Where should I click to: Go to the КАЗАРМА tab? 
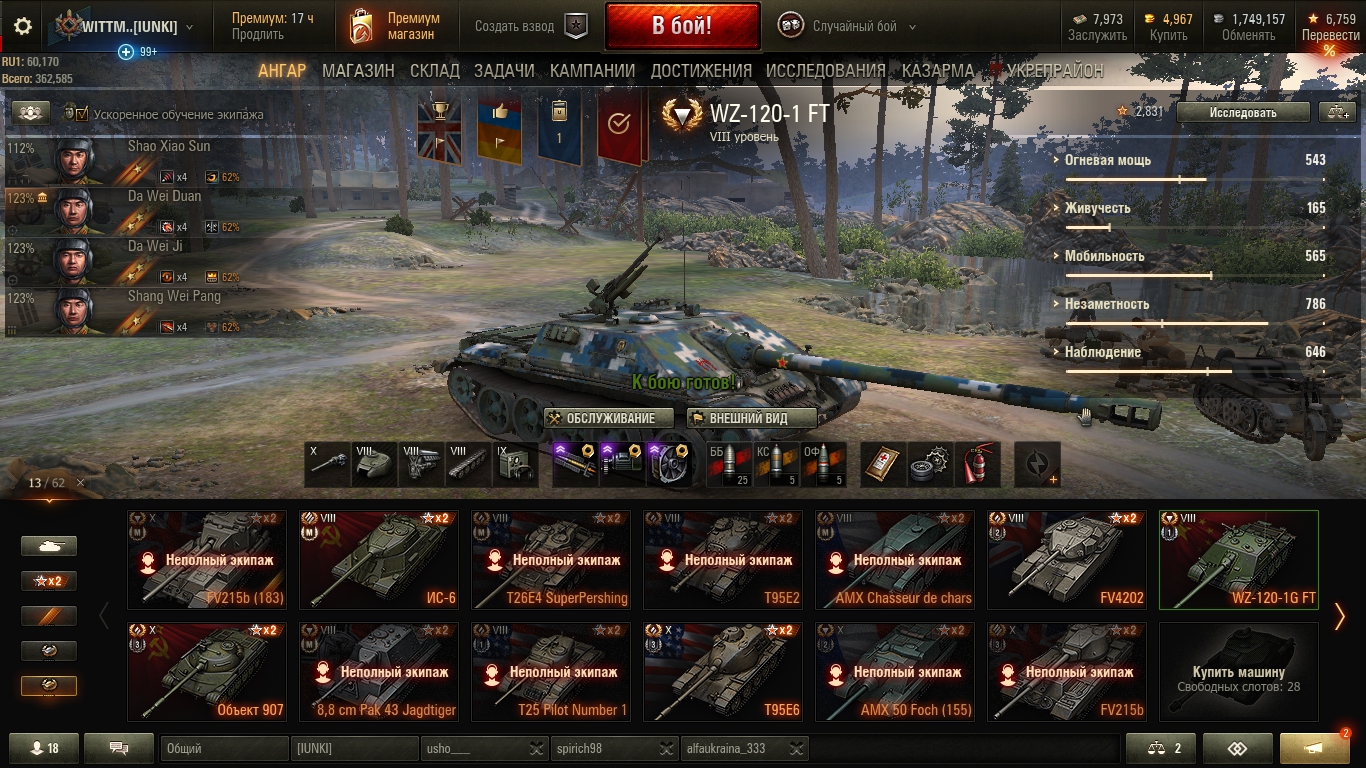[937, 71]
